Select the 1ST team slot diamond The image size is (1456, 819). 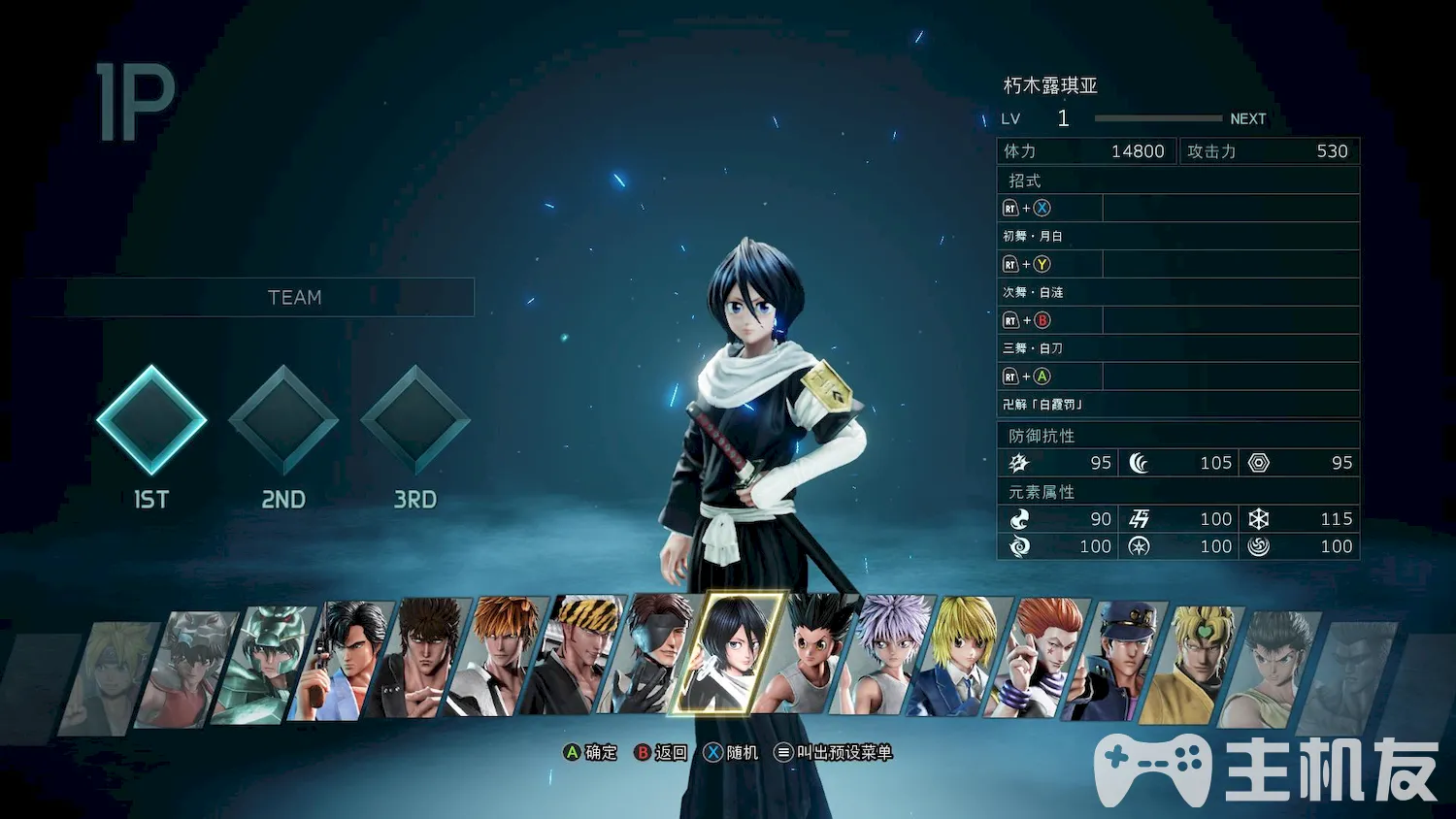(x=151, y=420)
